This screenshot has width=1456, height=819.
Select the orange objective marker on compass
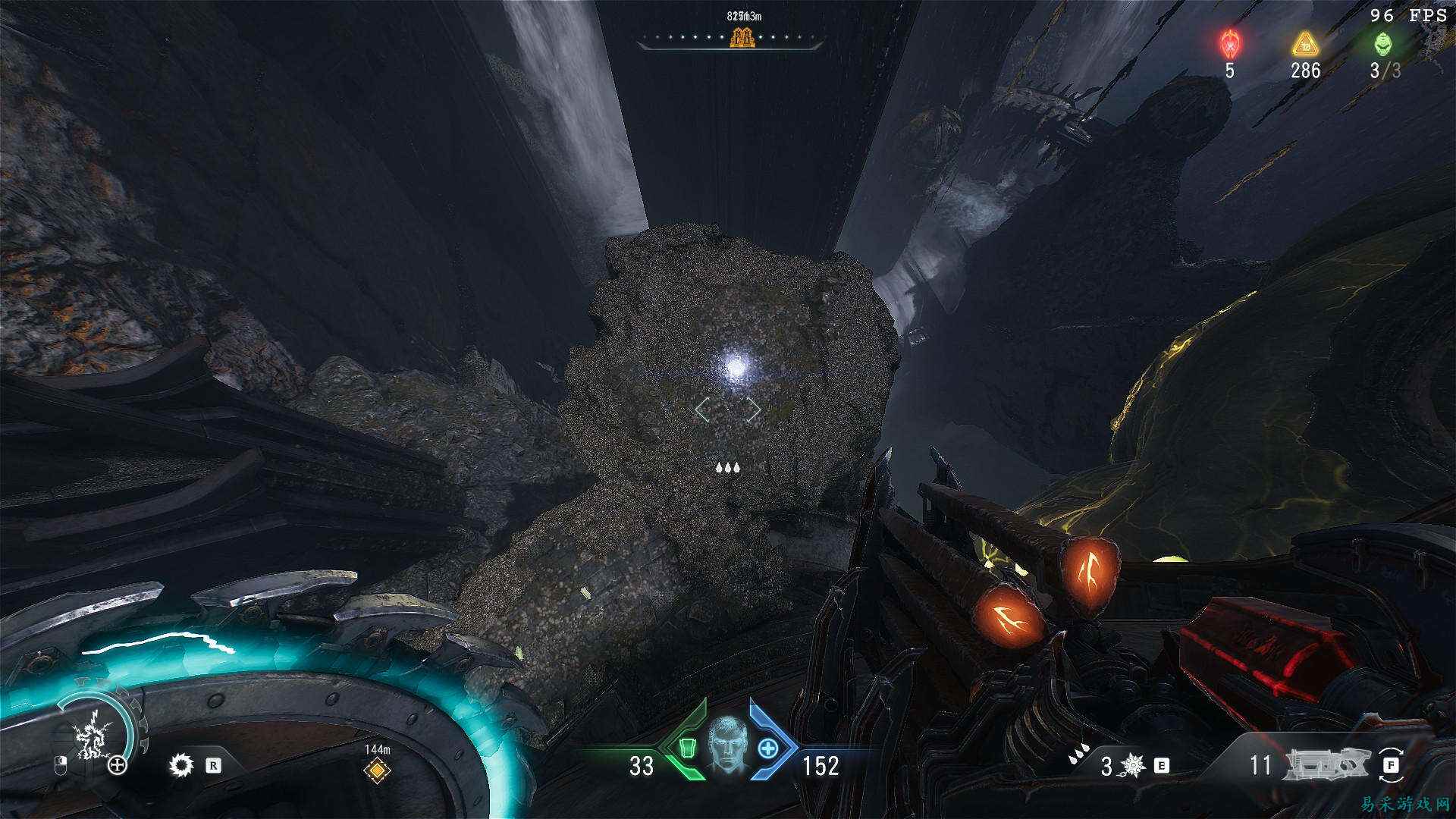coord(742,36)
